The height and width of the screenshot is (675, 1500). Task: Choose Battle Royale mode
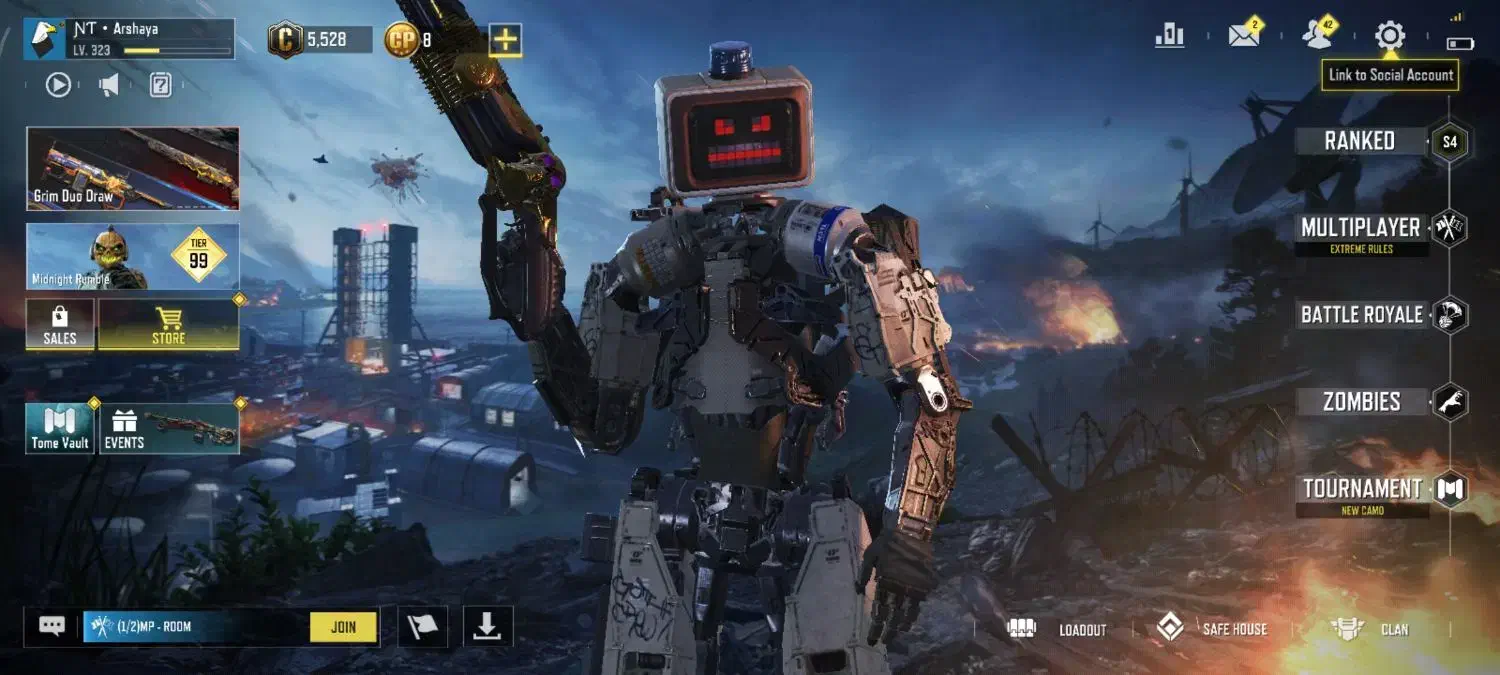(1361, 315)
